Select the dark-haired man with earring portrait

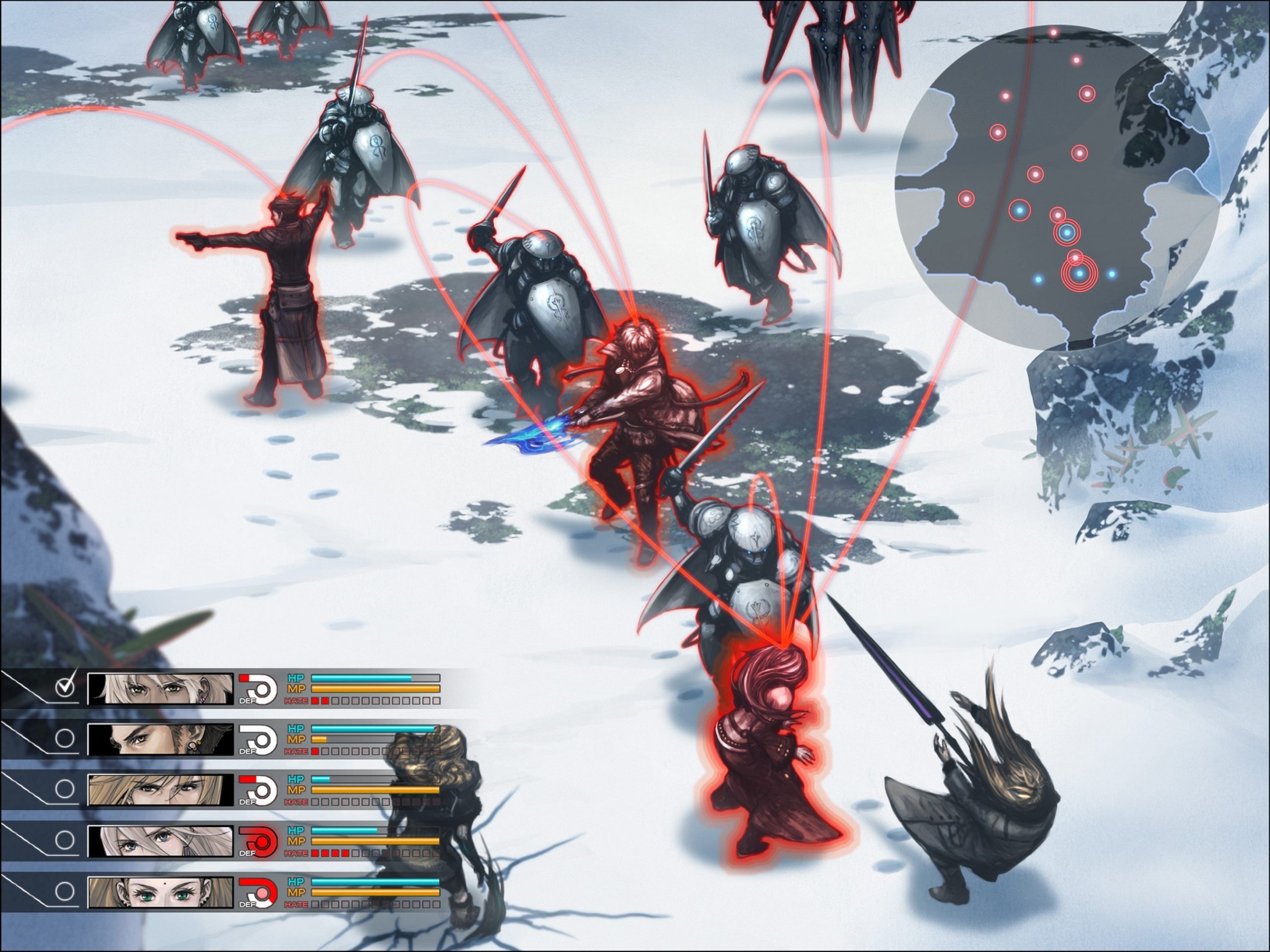pos(160,739)
